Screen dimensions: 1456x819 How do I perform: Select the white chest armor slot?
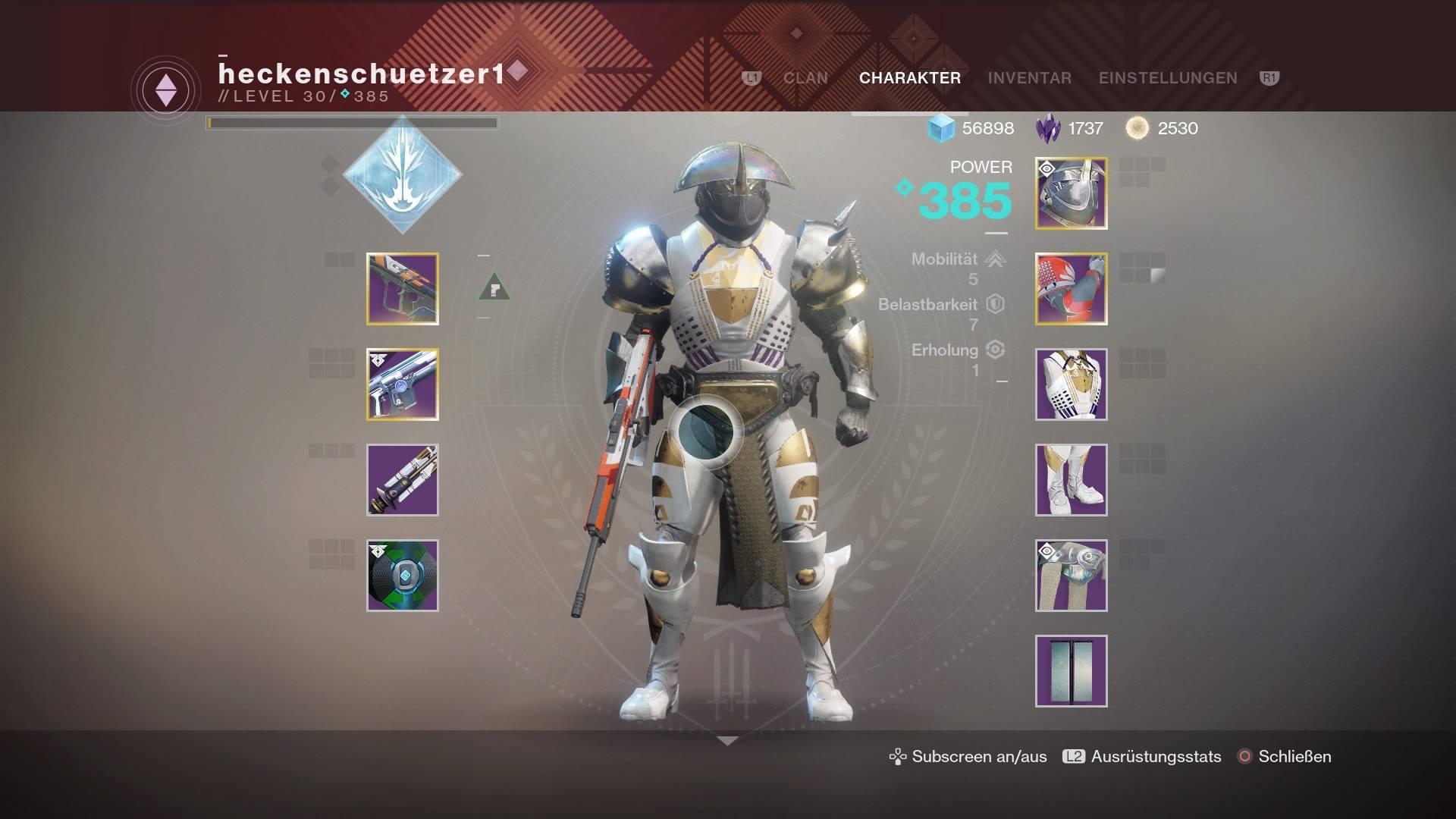point(1071,384)
